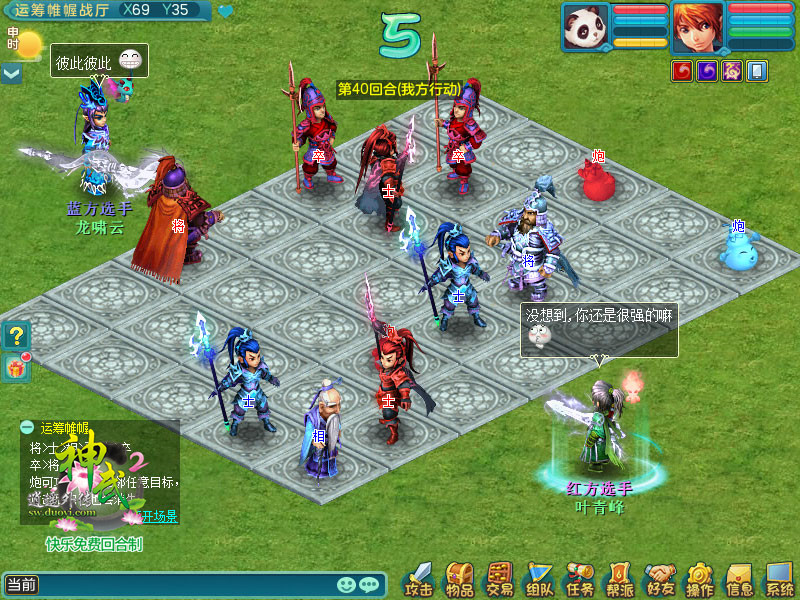Click the red-haired player portrait
The image size is (800, 600).
click(697, 27)
